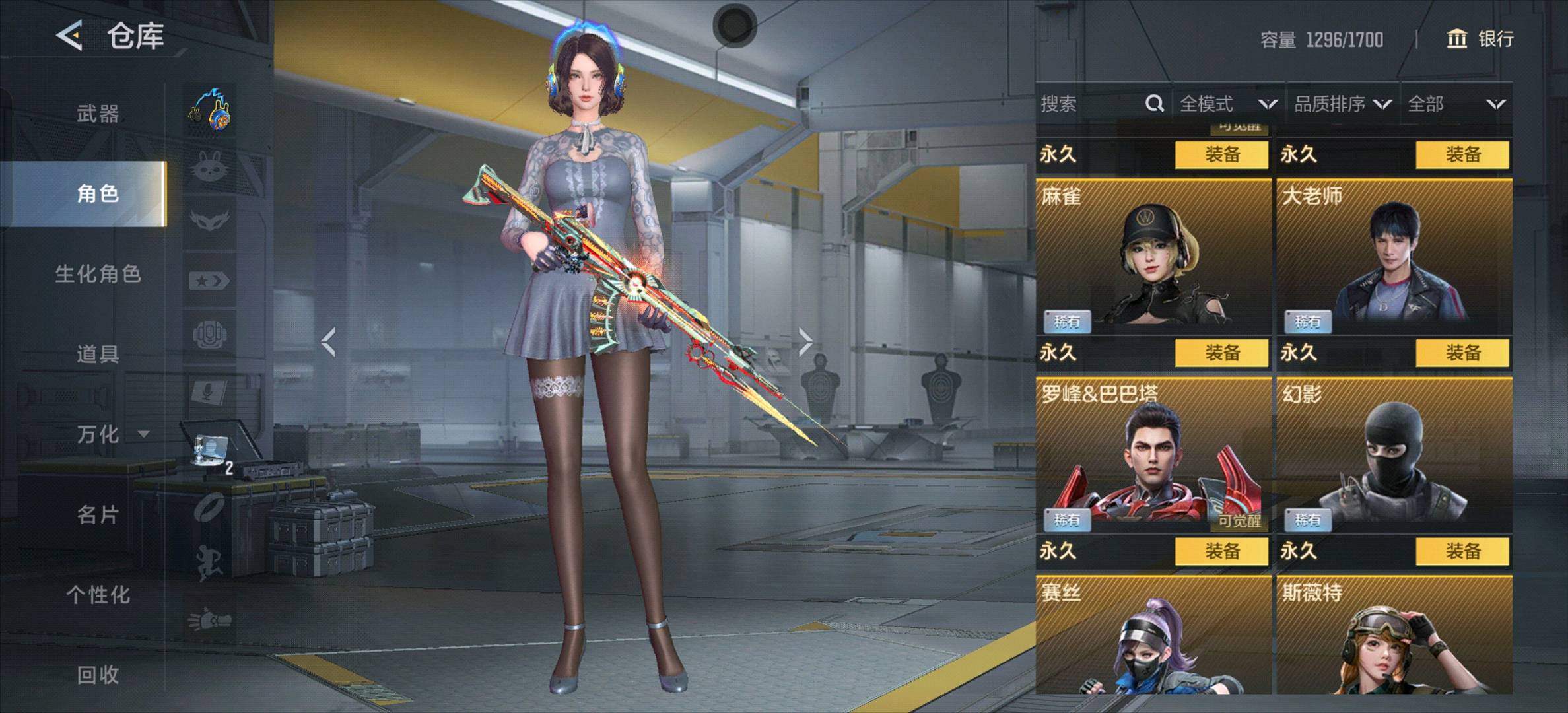
Task: Open the 全部 filter dropdown
Action: click(x=1456, y=104)
